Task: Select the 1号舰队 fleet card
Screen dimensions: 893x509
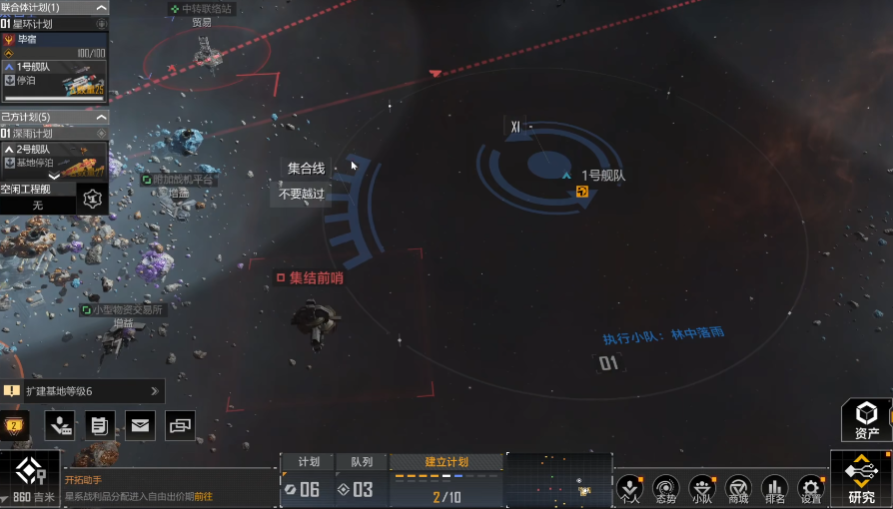Action: click(55, 79)
